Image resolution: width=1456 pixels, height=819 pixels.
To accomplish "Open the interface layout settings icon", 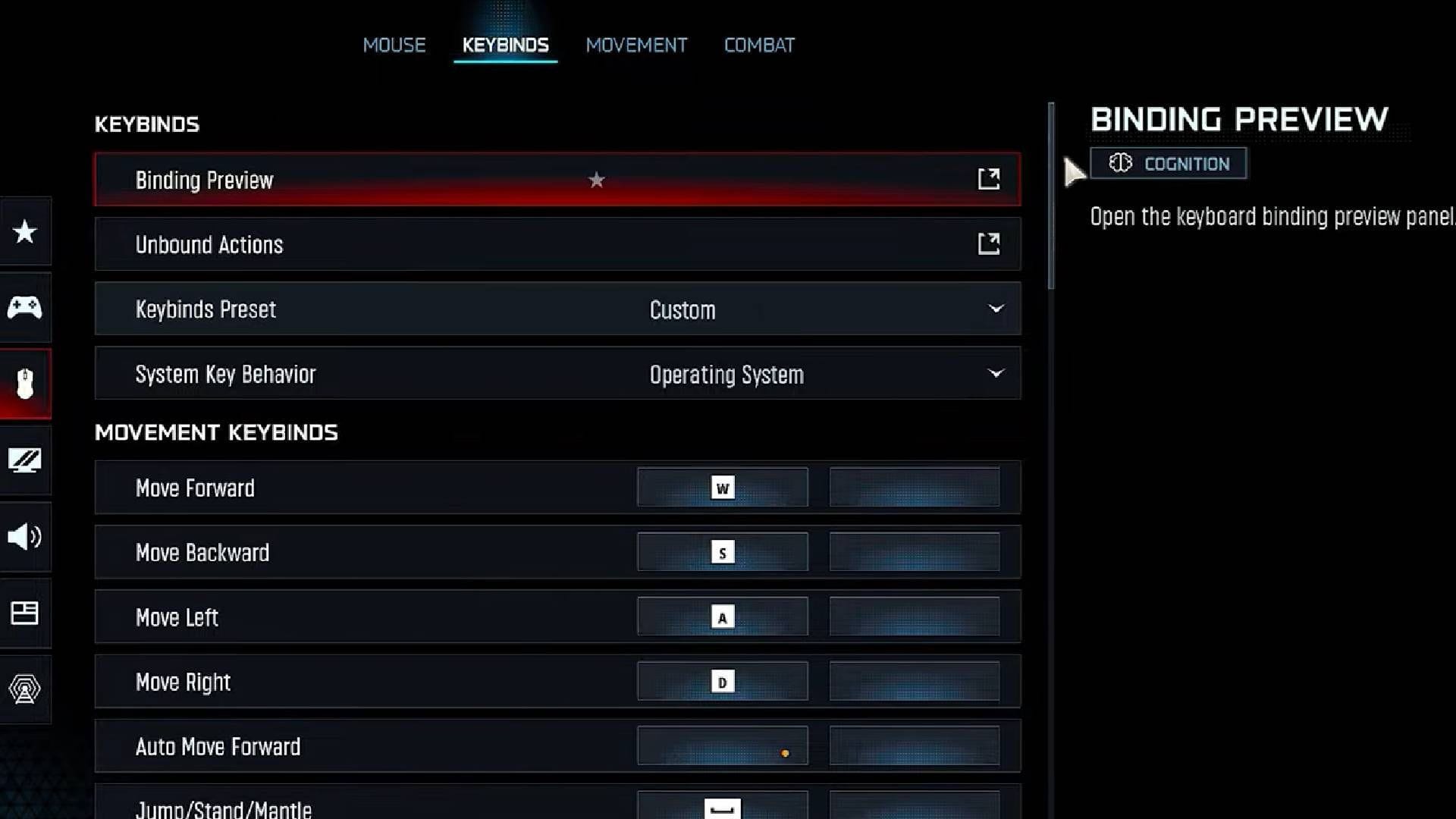I will pos(25,613).
